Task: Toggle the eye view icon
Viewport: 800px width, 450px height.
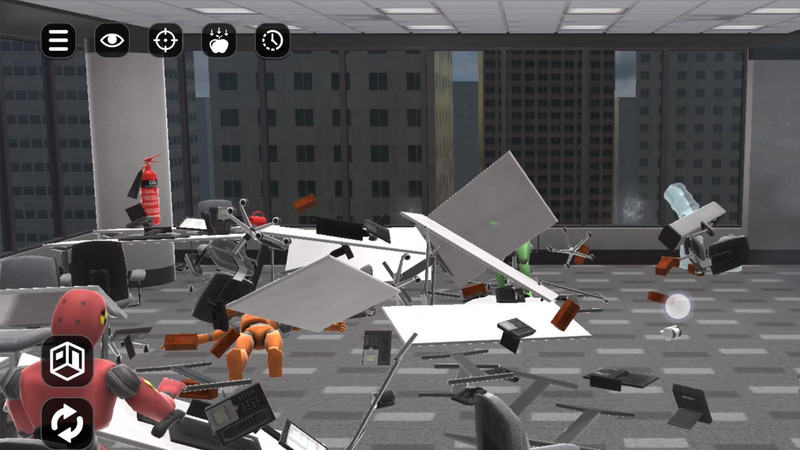Action: click(112, 40)
